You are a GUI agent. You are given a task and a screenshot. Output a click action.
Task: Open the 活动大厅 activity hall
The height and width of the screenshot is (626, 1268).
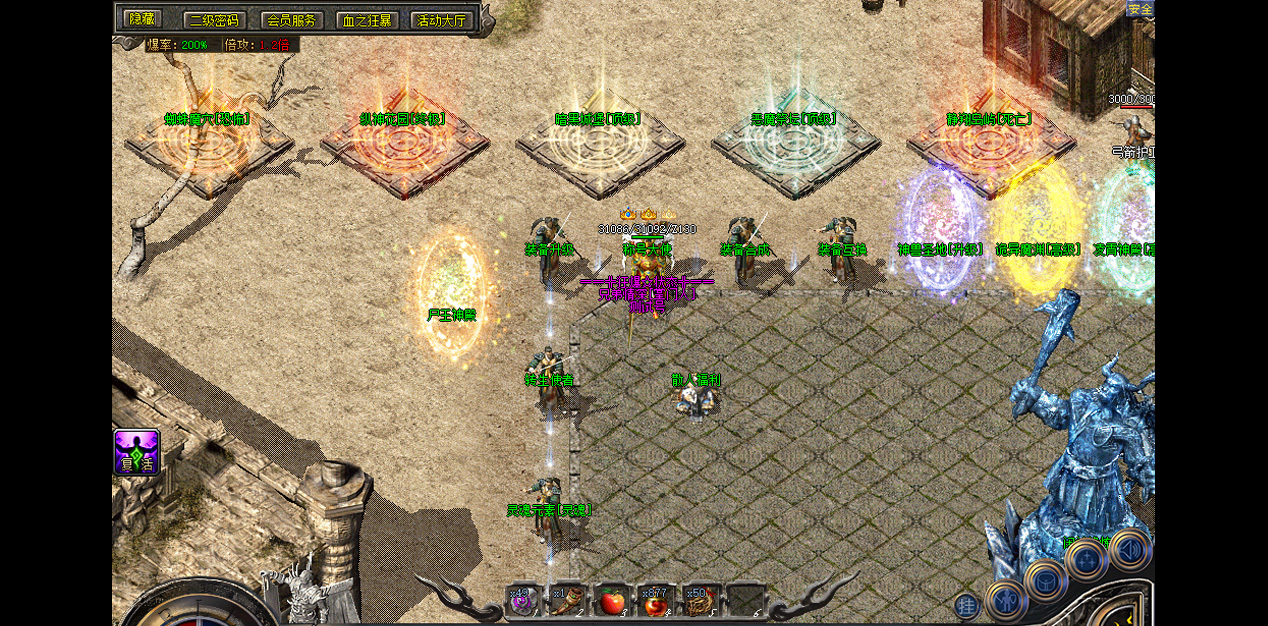pyautogui.click(x=441, y=20)
